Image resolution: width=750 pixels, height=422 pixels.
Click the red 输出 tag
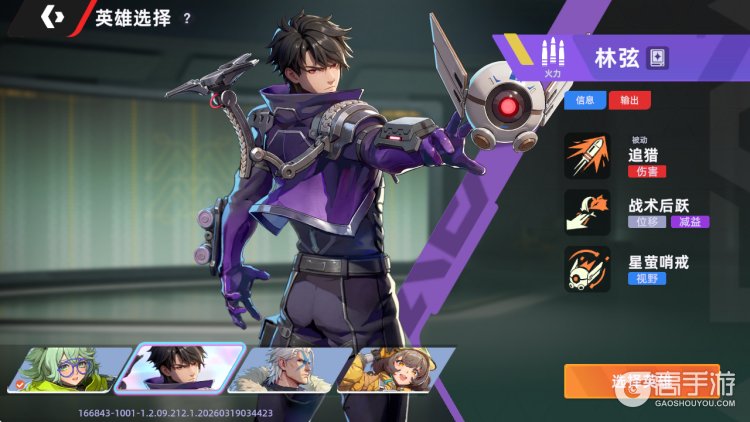point(628,100)
